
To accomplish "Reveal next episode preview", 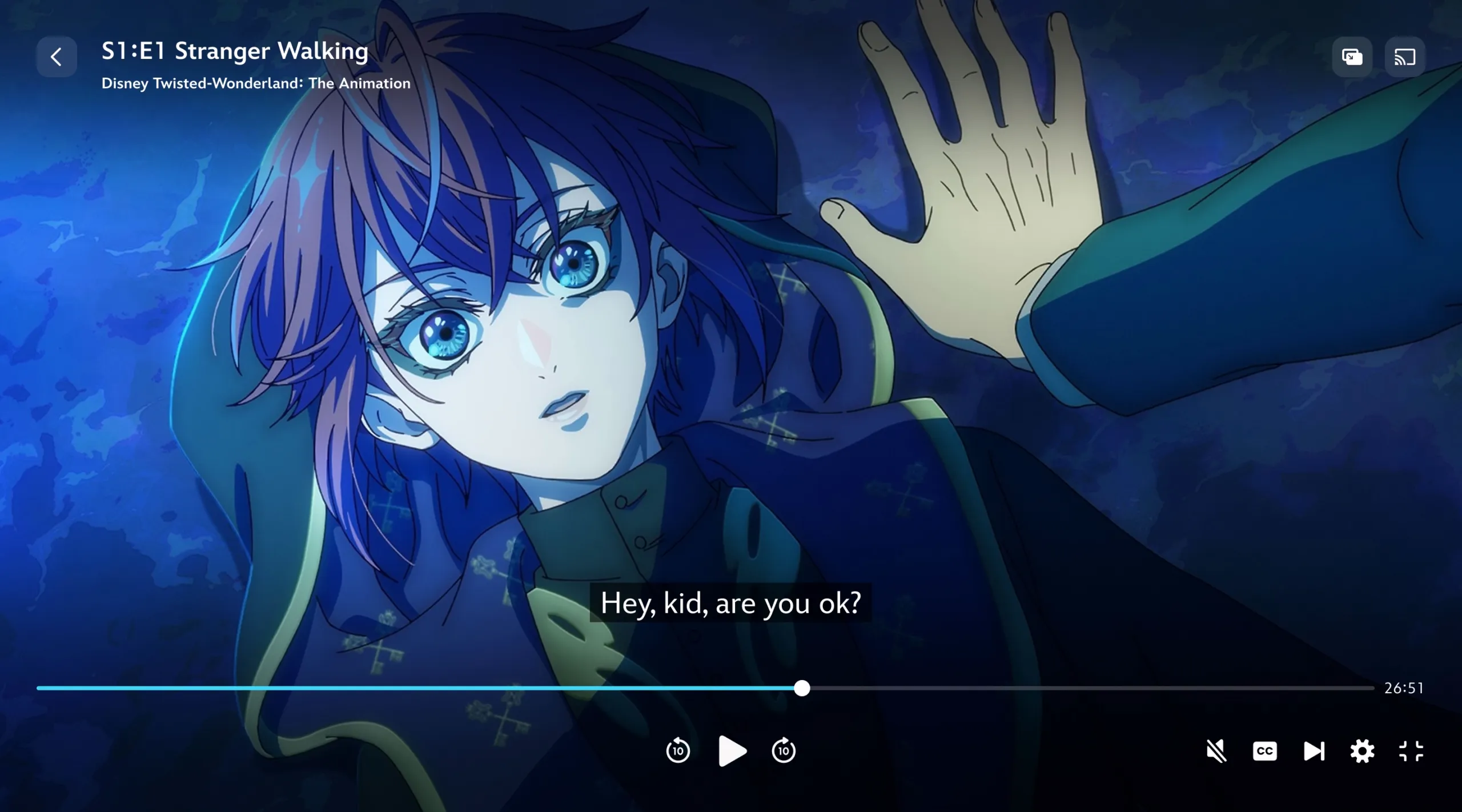I will (x=1314, y=751).
